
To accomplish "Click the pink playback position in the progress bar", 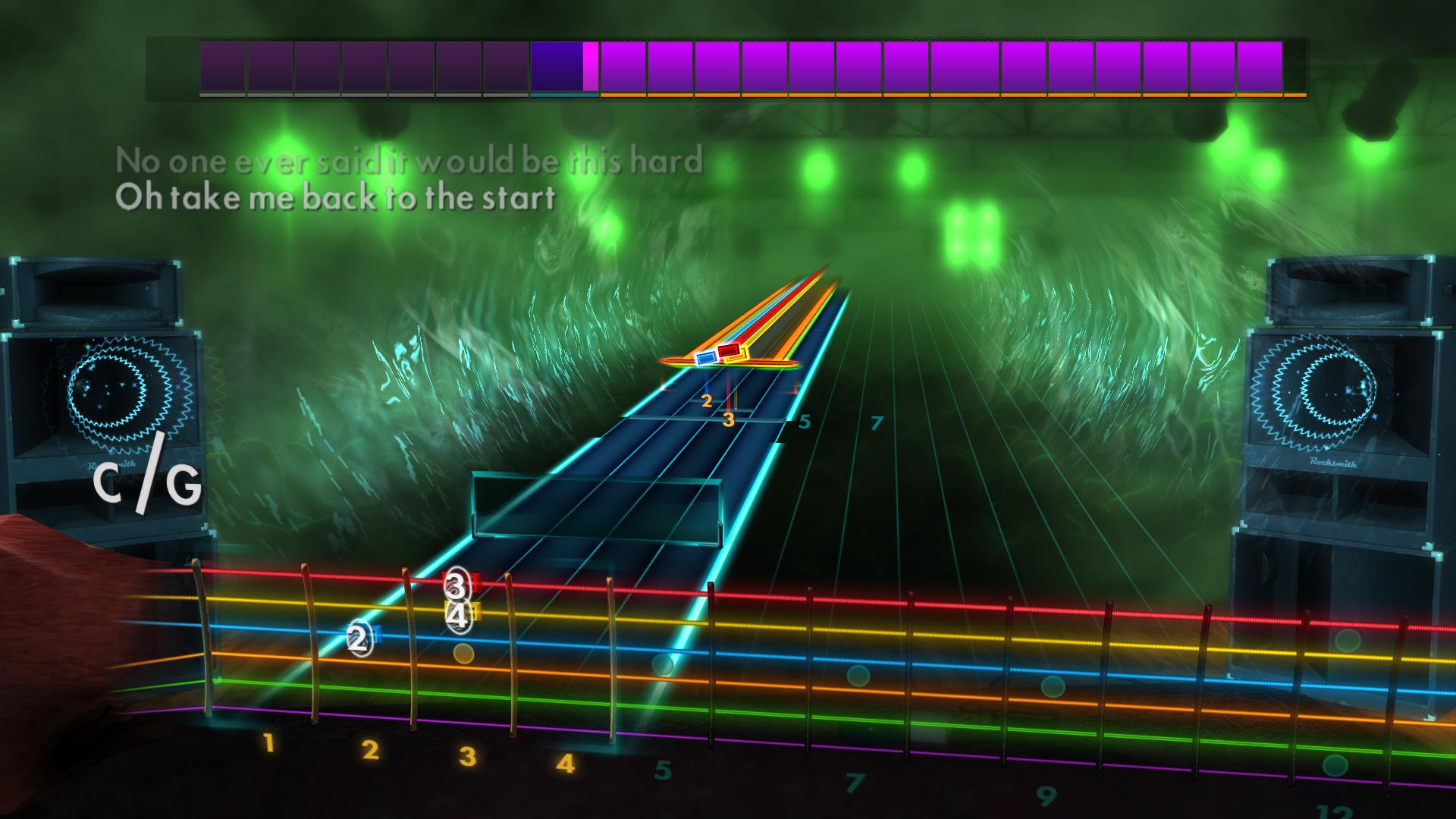I will 590,68.
